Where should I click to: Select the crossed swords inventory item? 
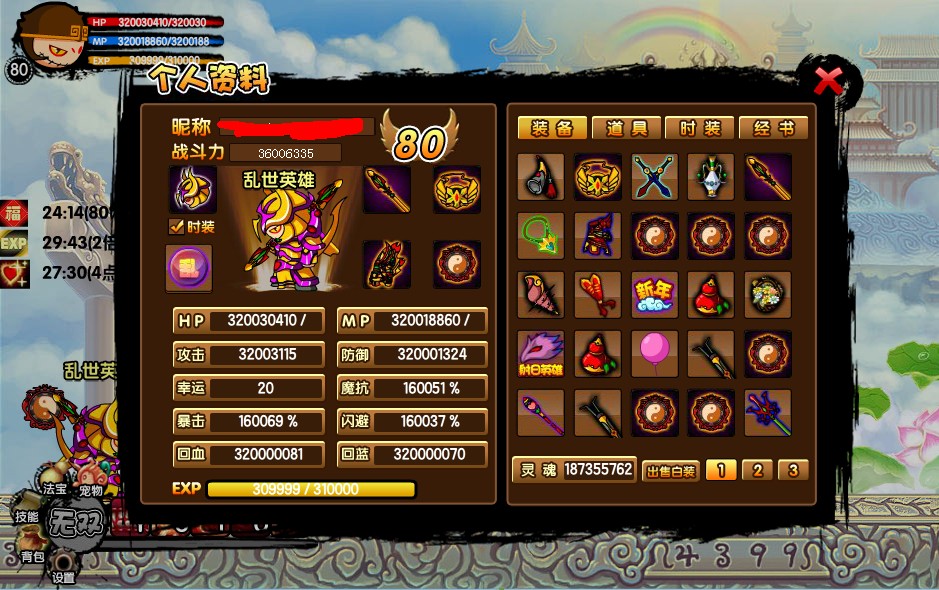[655, 177]
